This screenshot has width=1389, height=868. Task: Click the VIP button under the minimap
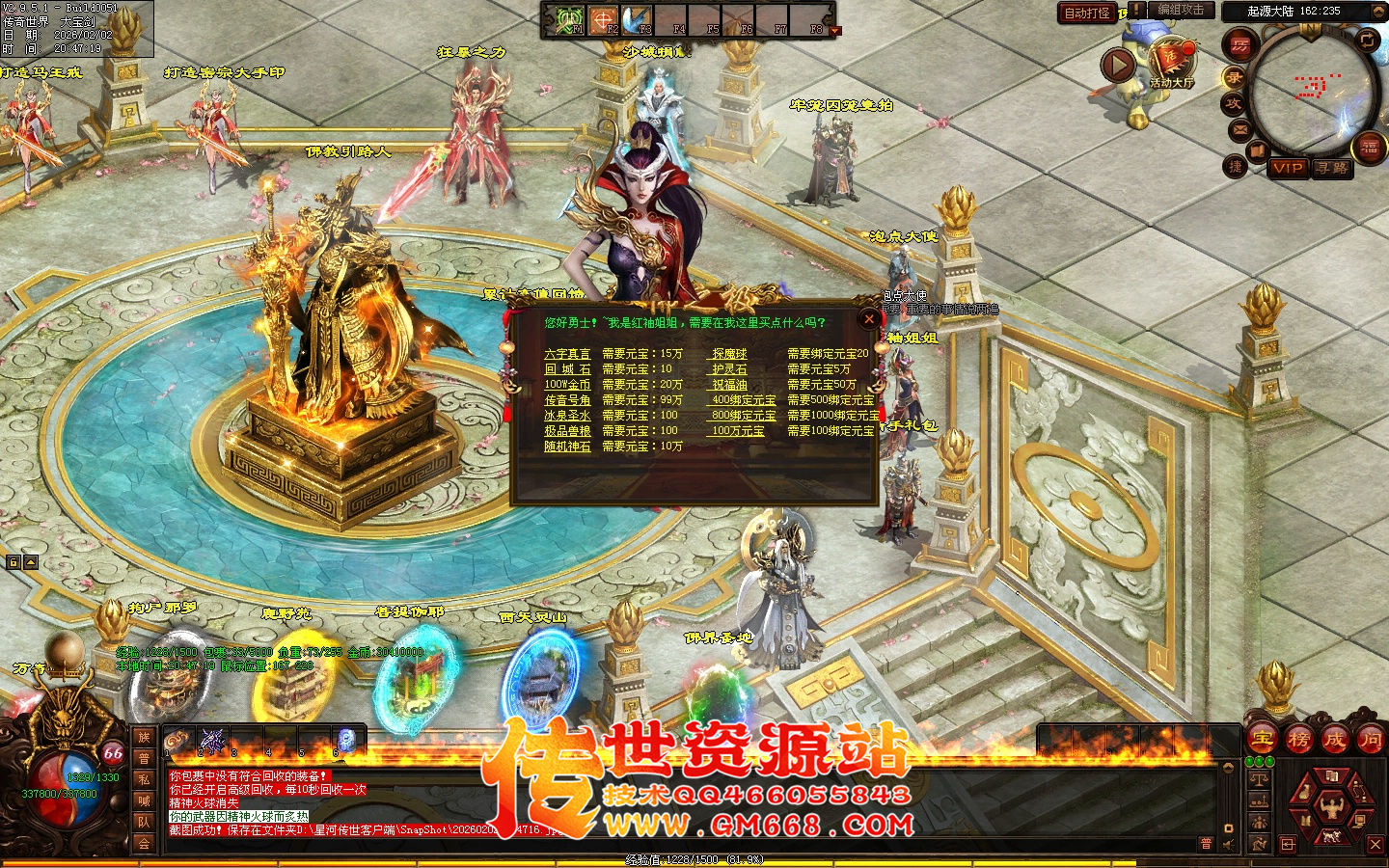pyautogui.click(x=1290, y=169)
